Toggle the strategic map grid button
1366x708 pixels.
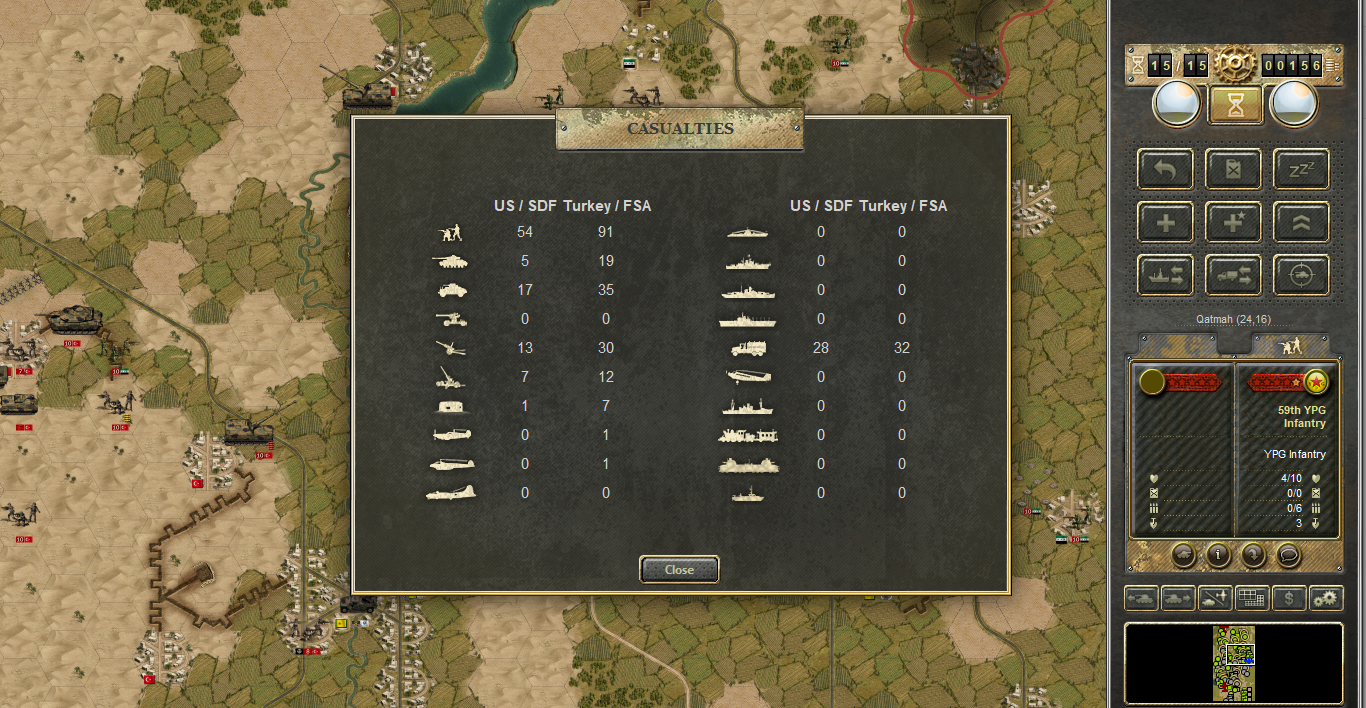(x=1251, y=598)
